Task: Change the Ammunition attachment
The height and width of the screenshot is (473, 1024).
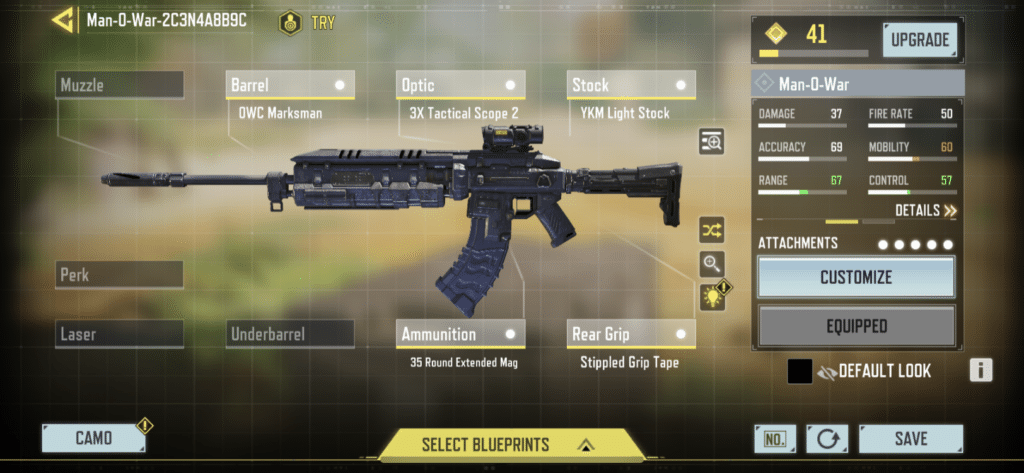Action: pos(460,334)
